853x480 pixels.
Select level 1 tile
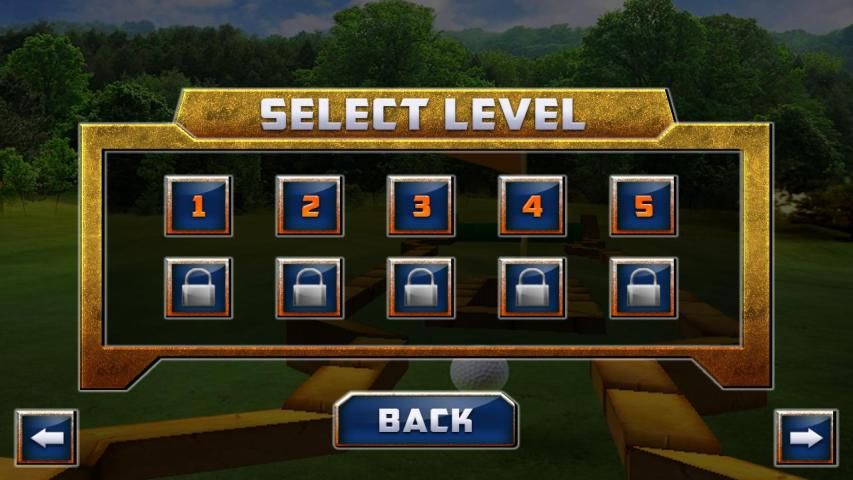click(198, 206)
